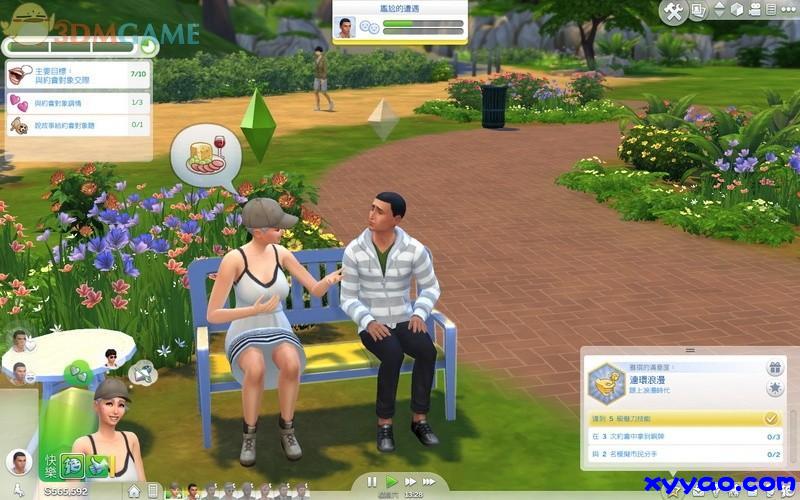
Task: Open the rewards store gift box button
Action: tap(773, 367)
